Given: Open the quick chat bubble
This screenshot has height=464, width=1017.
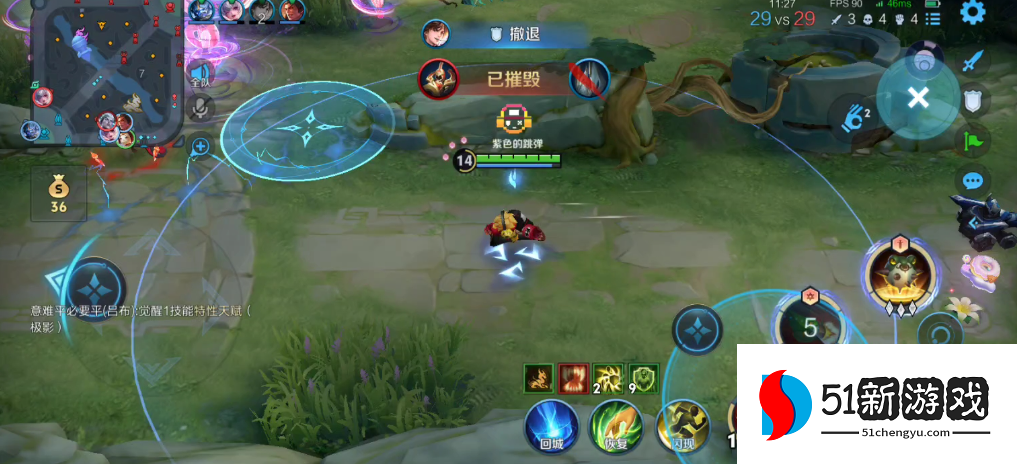Looking at the screenshot, I should point(973,182).
